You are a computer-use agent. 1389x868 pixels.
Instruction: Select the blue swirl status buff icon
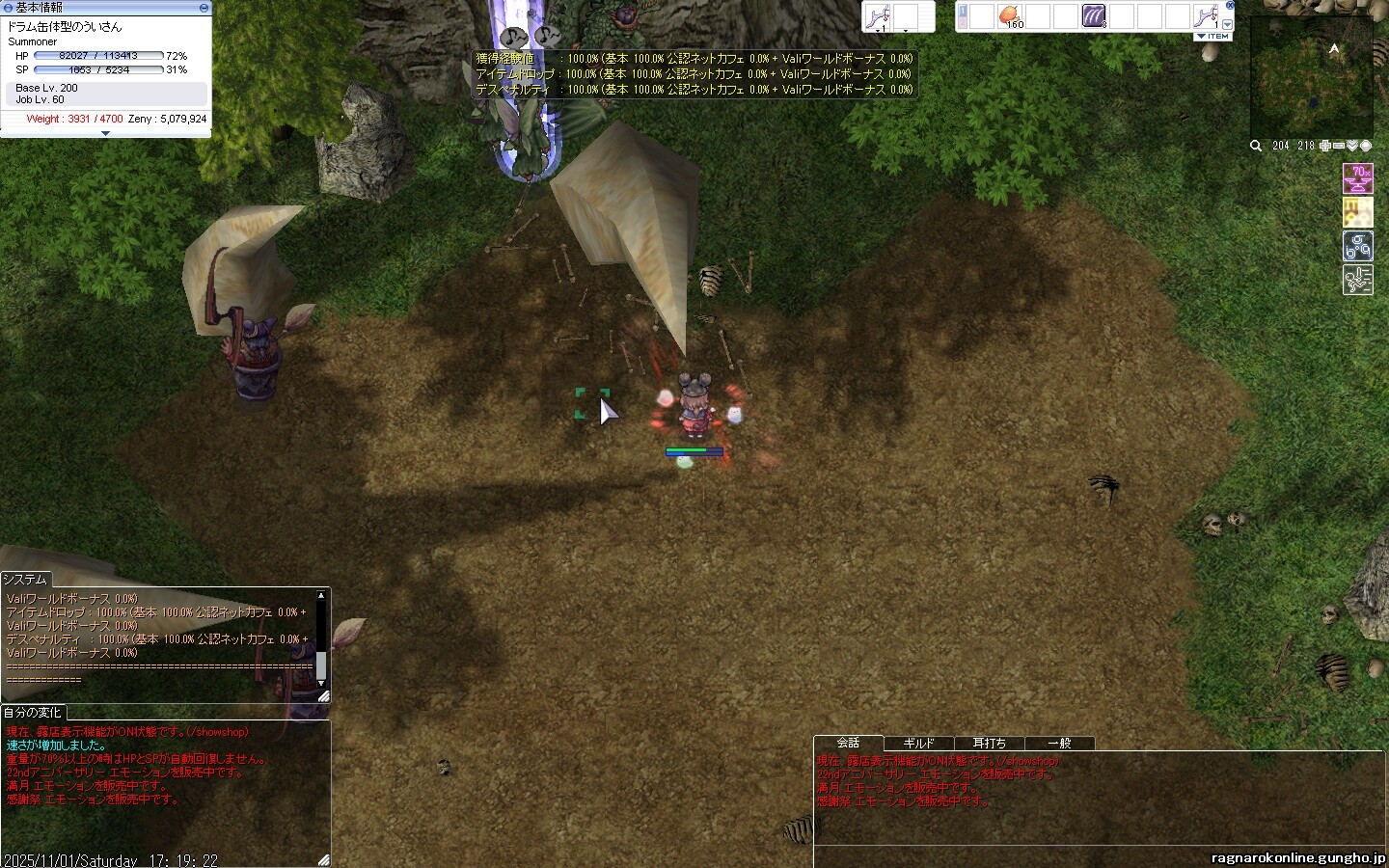coord(1358,247)
